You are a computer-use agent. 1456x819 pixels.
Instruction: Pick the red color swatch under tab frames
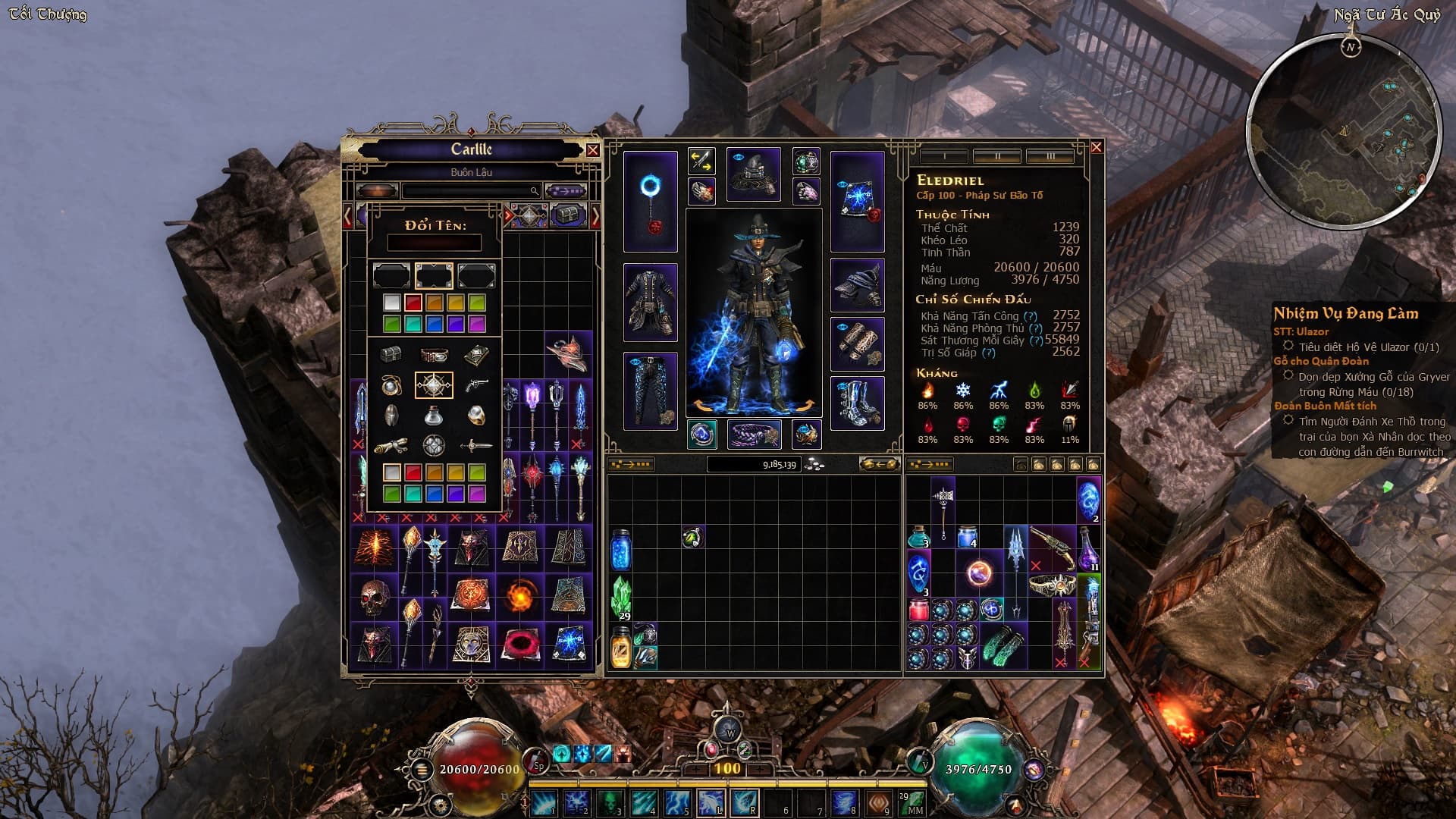click(413, 303)
